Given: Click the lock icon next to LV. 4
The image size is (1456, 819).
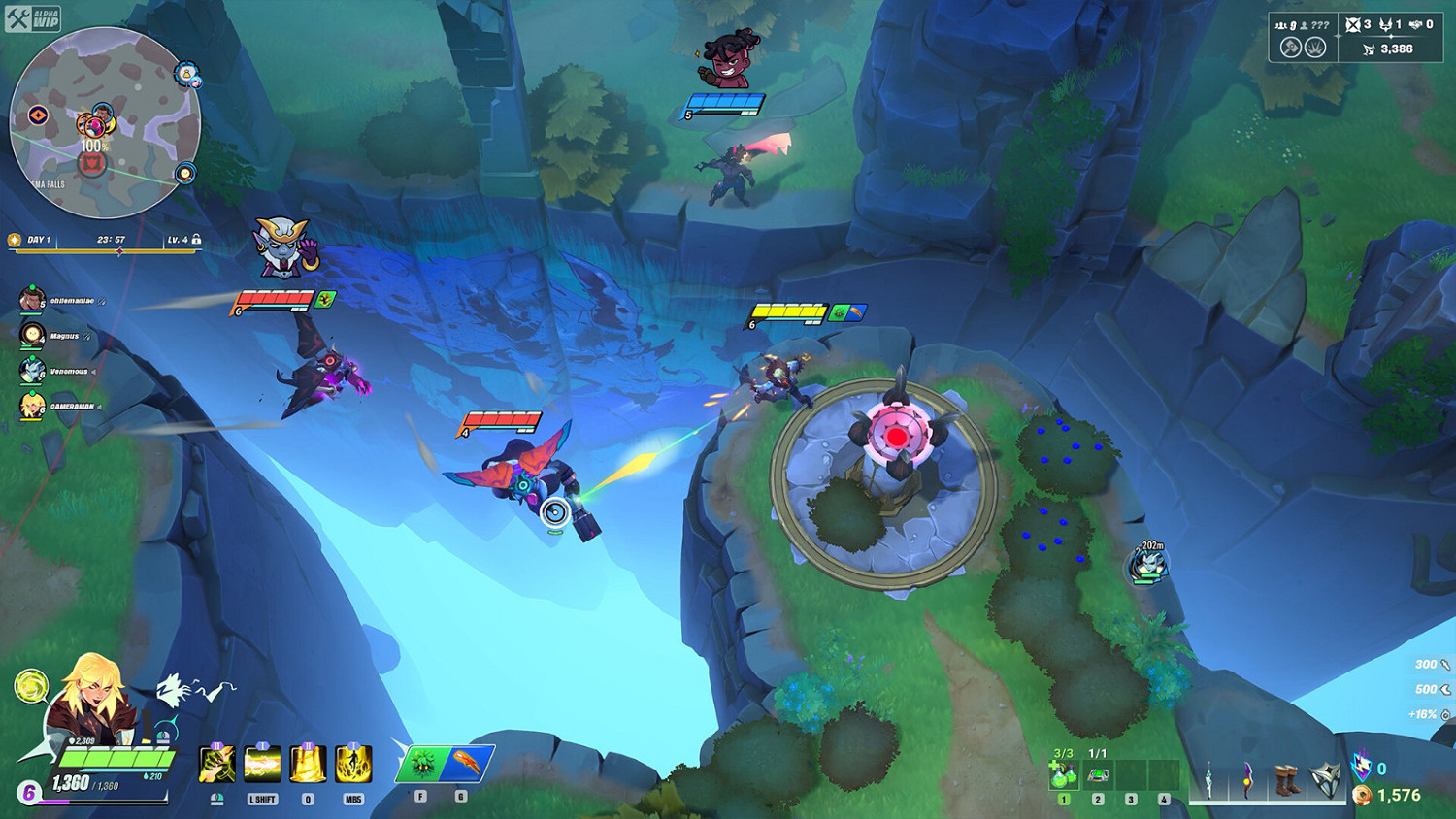Looking at the screenshot, I should (197, 238).
